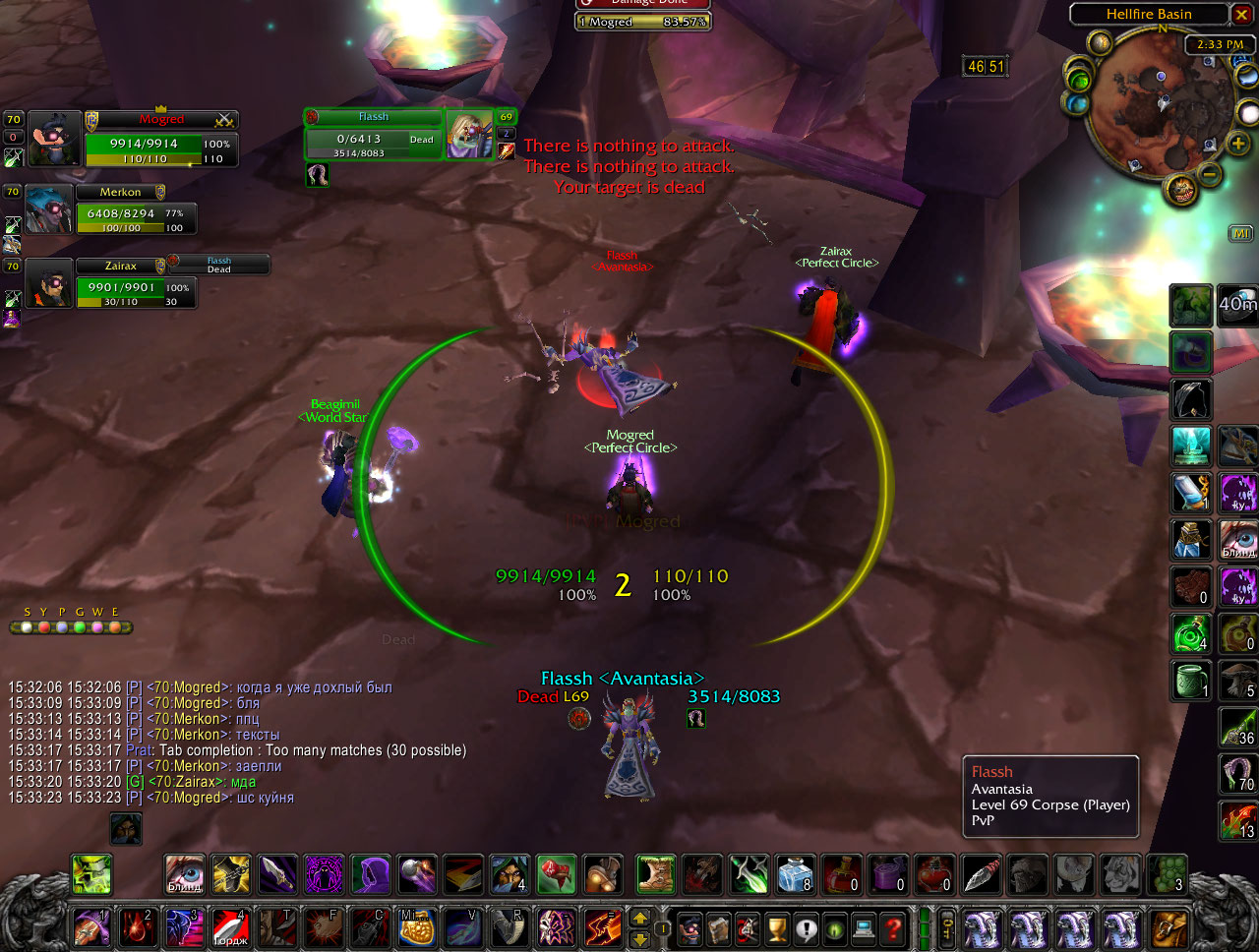The image size is (1259, 952).
Task: Use the green mug item in the side bar
Action: [1191, 680]
